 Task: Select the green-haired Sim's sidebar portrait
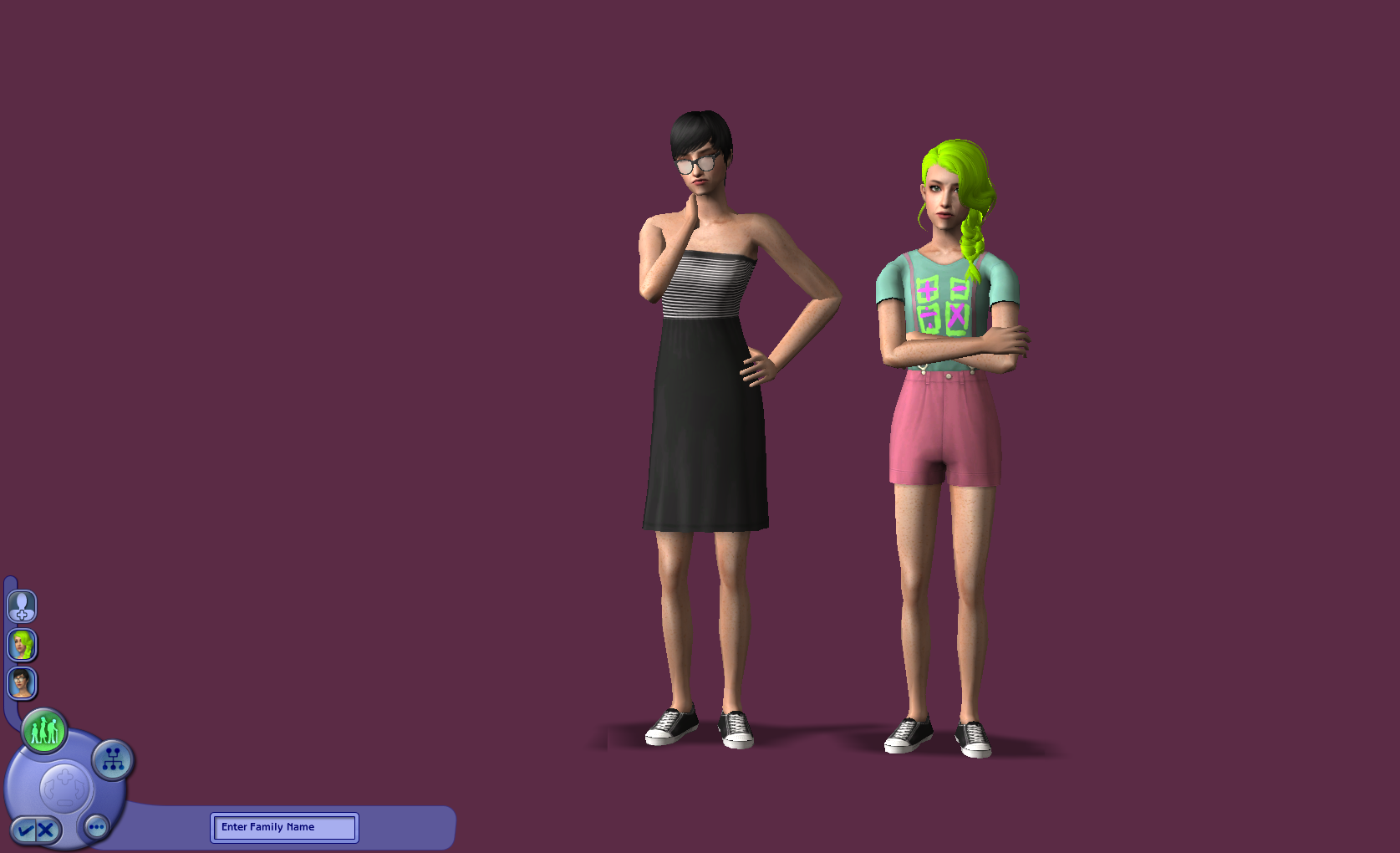coord(21,645)
